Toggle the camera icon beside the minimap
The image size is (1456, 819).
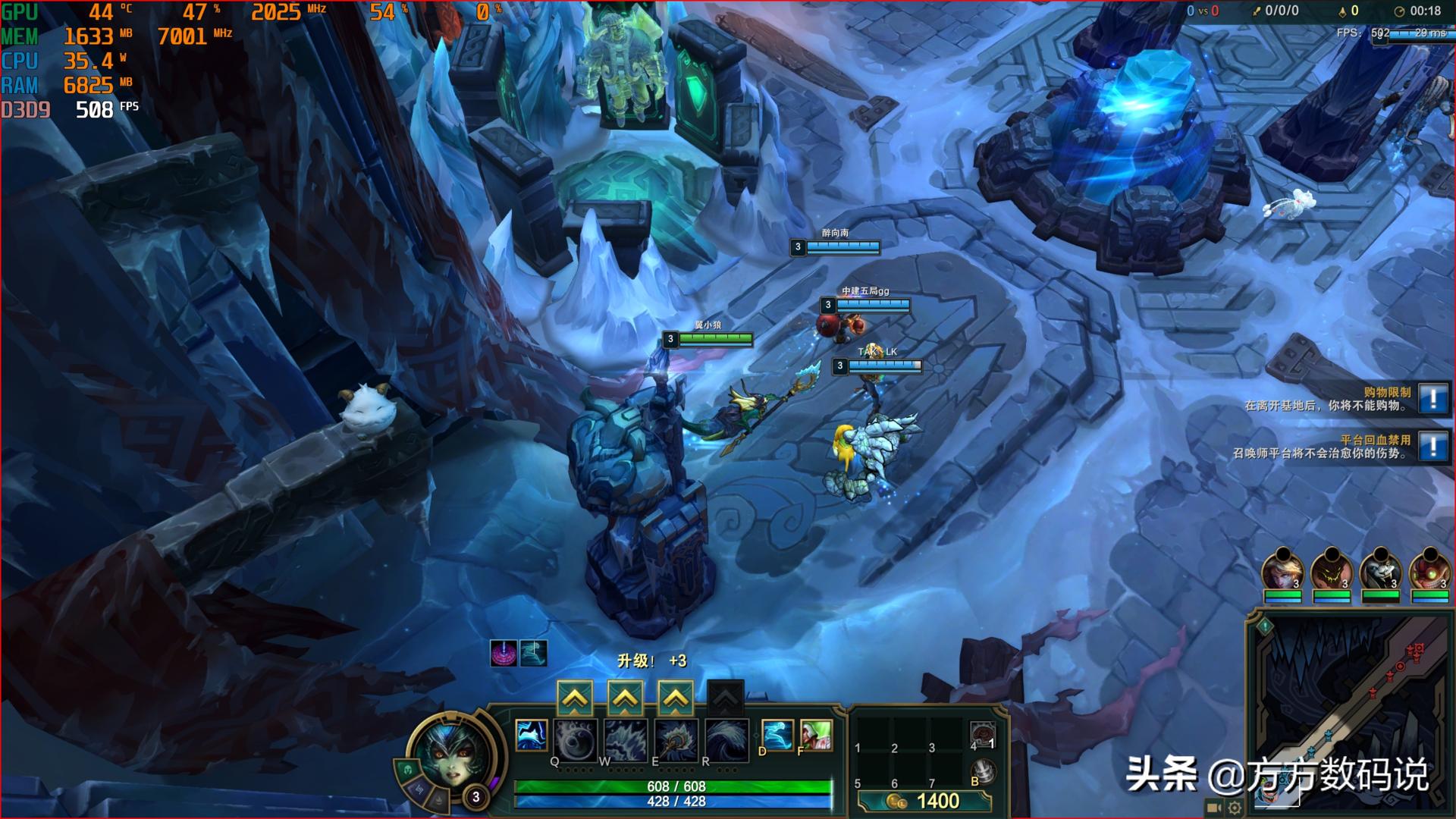pyautogui.click(x=1213, y=808)
